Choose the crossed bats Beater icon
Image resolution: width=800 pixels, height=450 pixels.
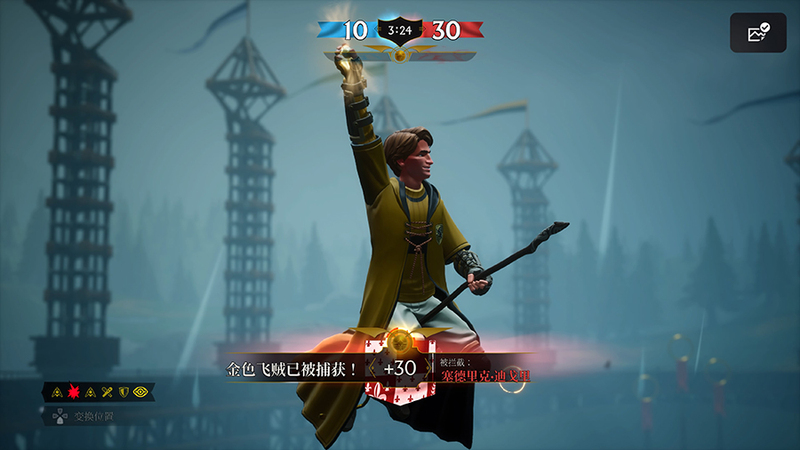tap(108, 391)
